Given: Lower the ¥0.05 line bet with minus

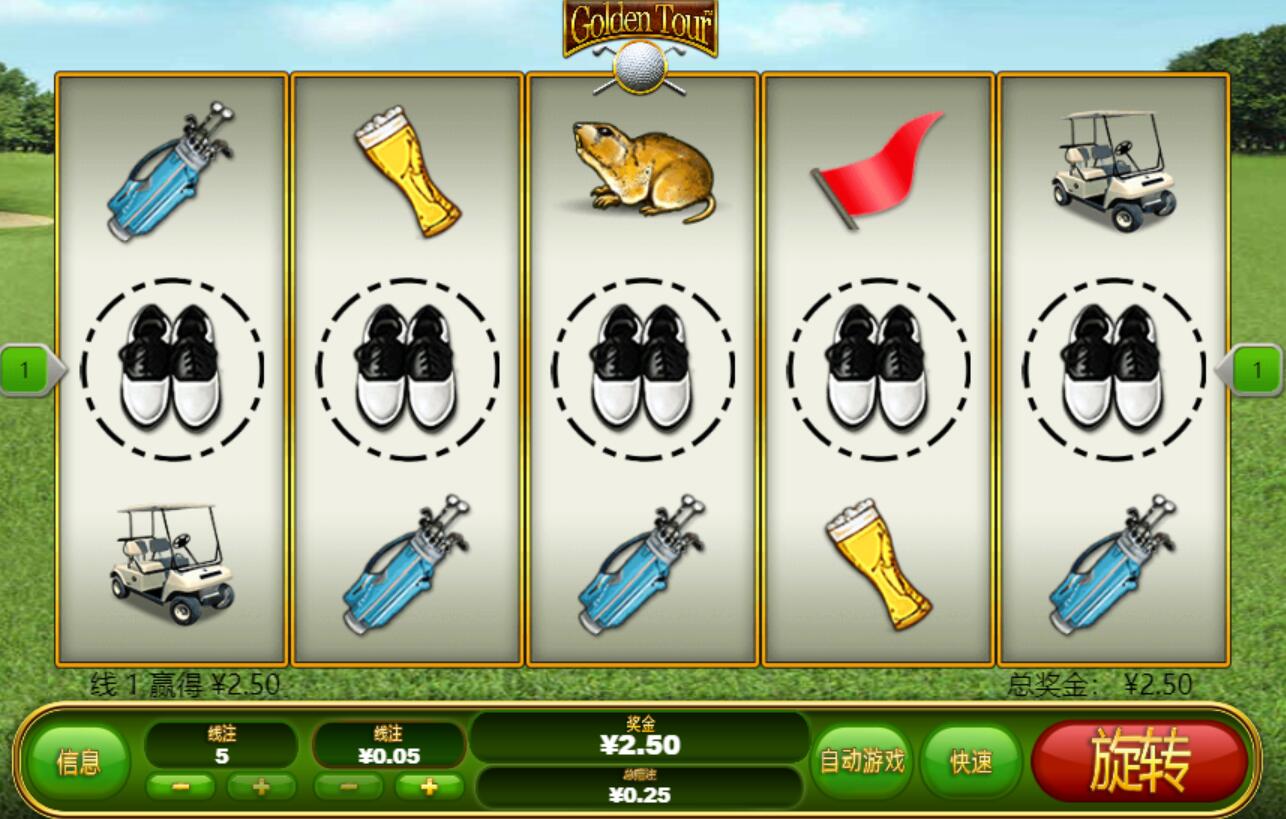Looking at the screenshot, I should pos(348,786).
